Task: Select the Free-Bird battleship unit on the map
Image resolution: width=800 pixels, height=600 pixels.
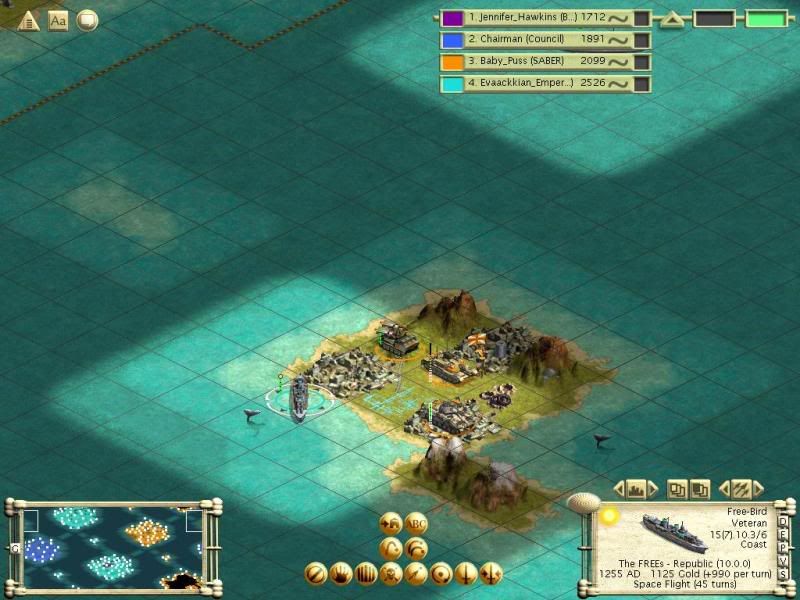Action: [x=298, y=400]
